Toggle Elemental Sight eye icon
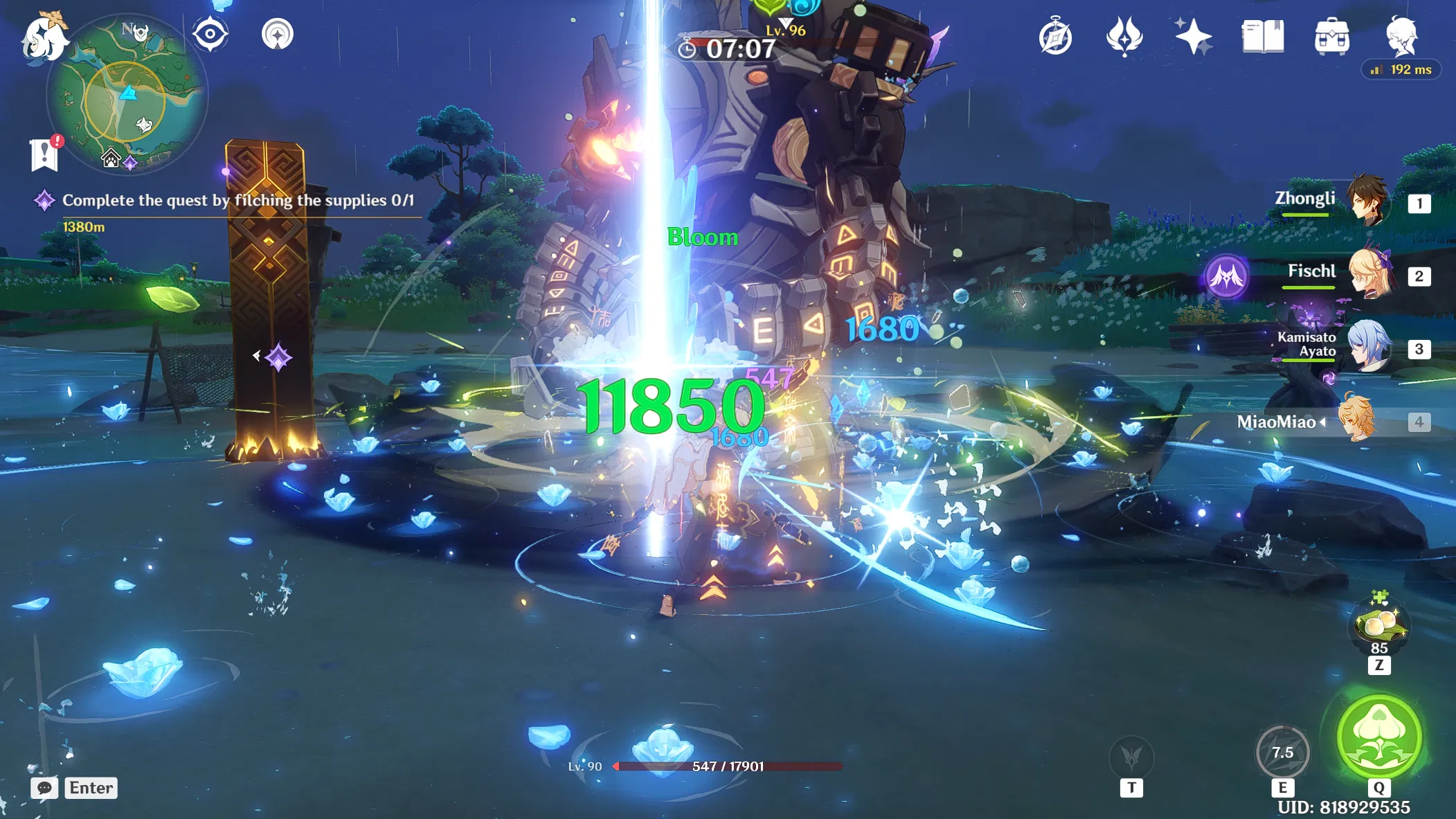Screen dimensions: 1456x819 (211, 34)
